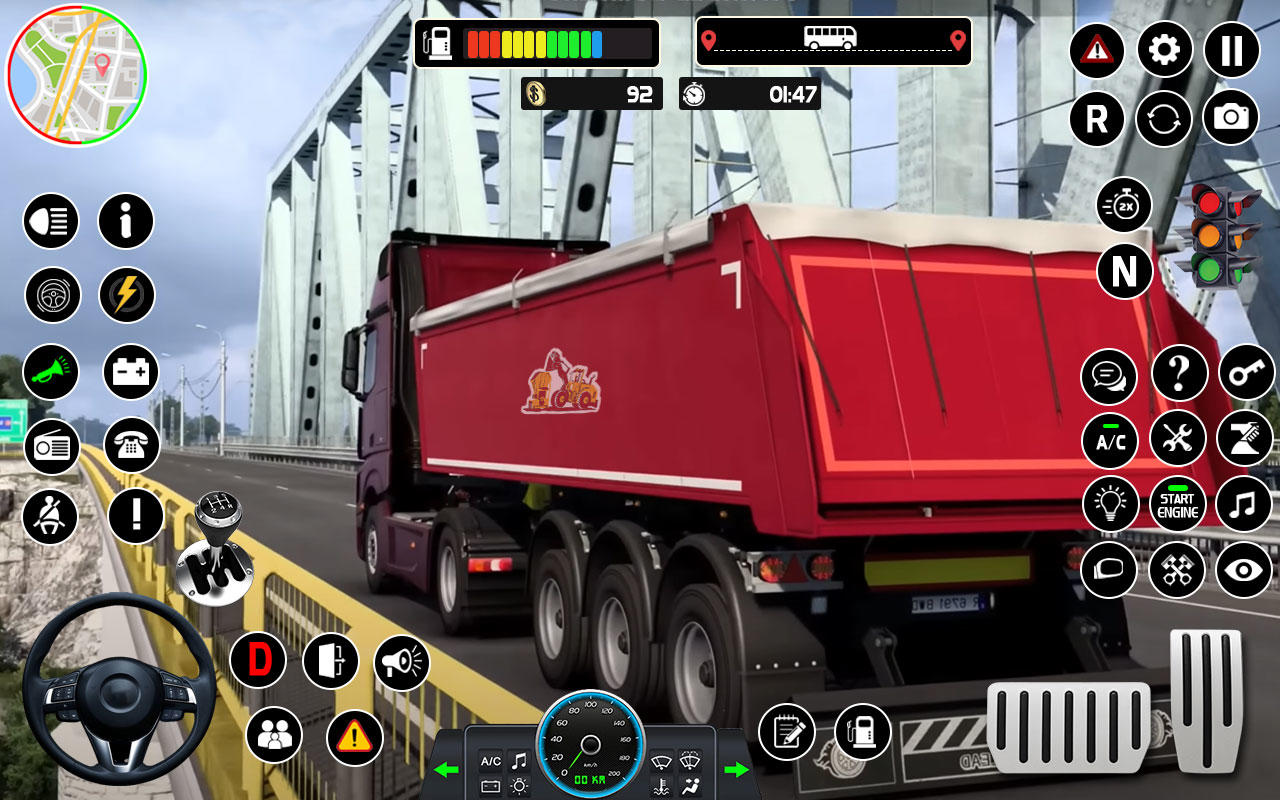Select the wrench repair tools icon

point(1178,439)
